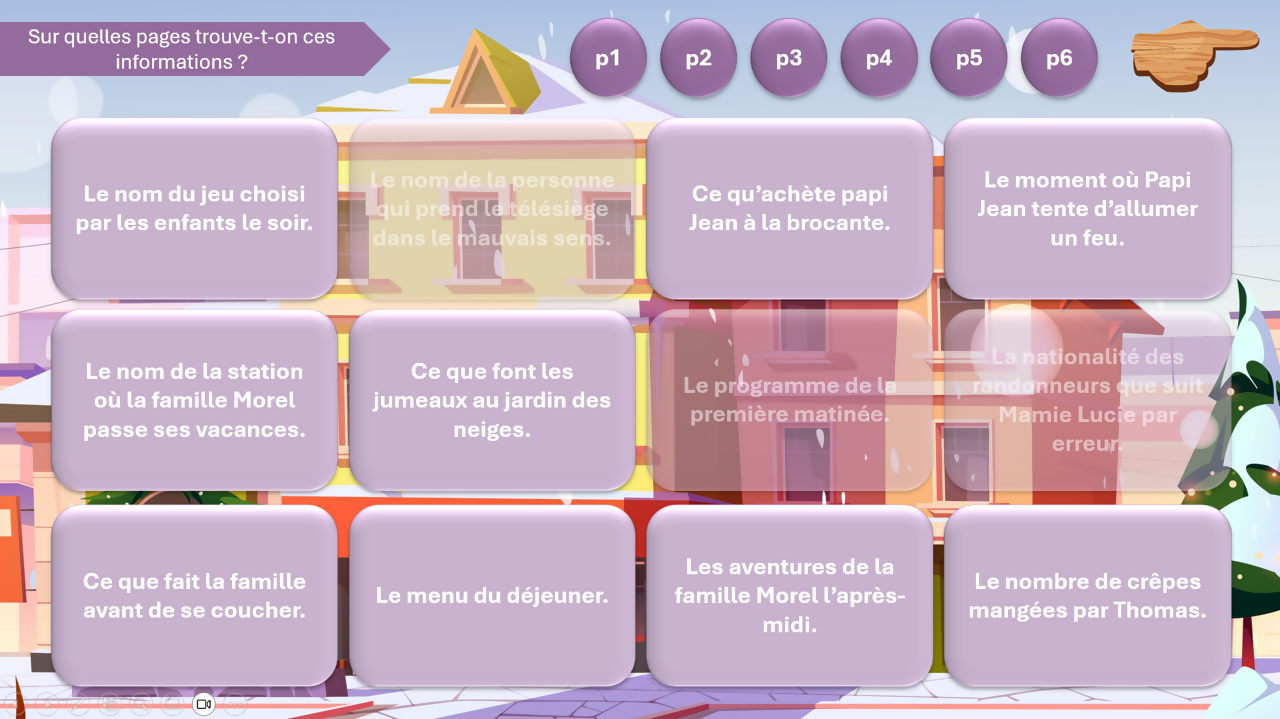Viewport: 1280px width, 719px height.
Task: Click the camera icon in the slideshow toolbar
Action: coord(204,704)
